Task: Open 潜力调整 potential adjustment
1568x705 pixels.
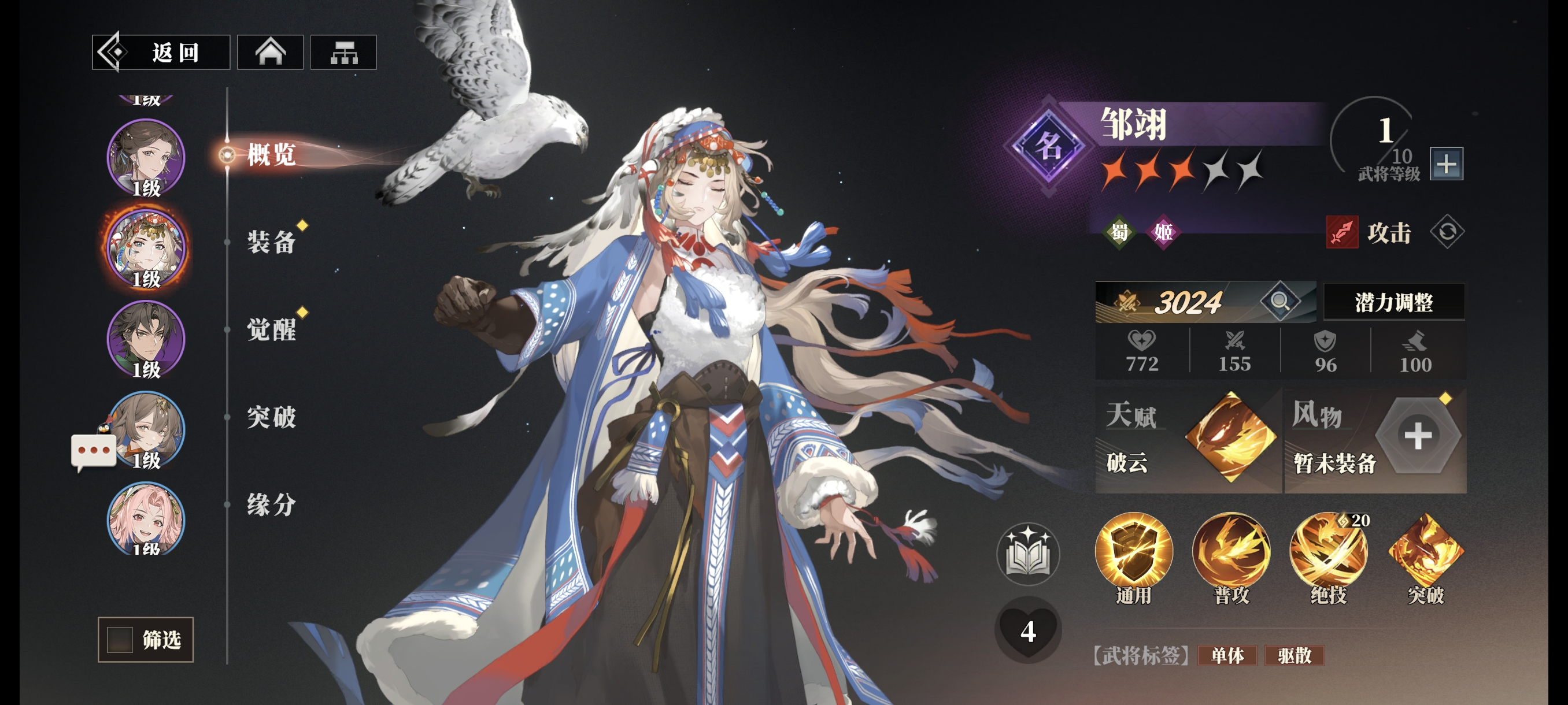Action: pyautogui.click(x=1393, y=302)
